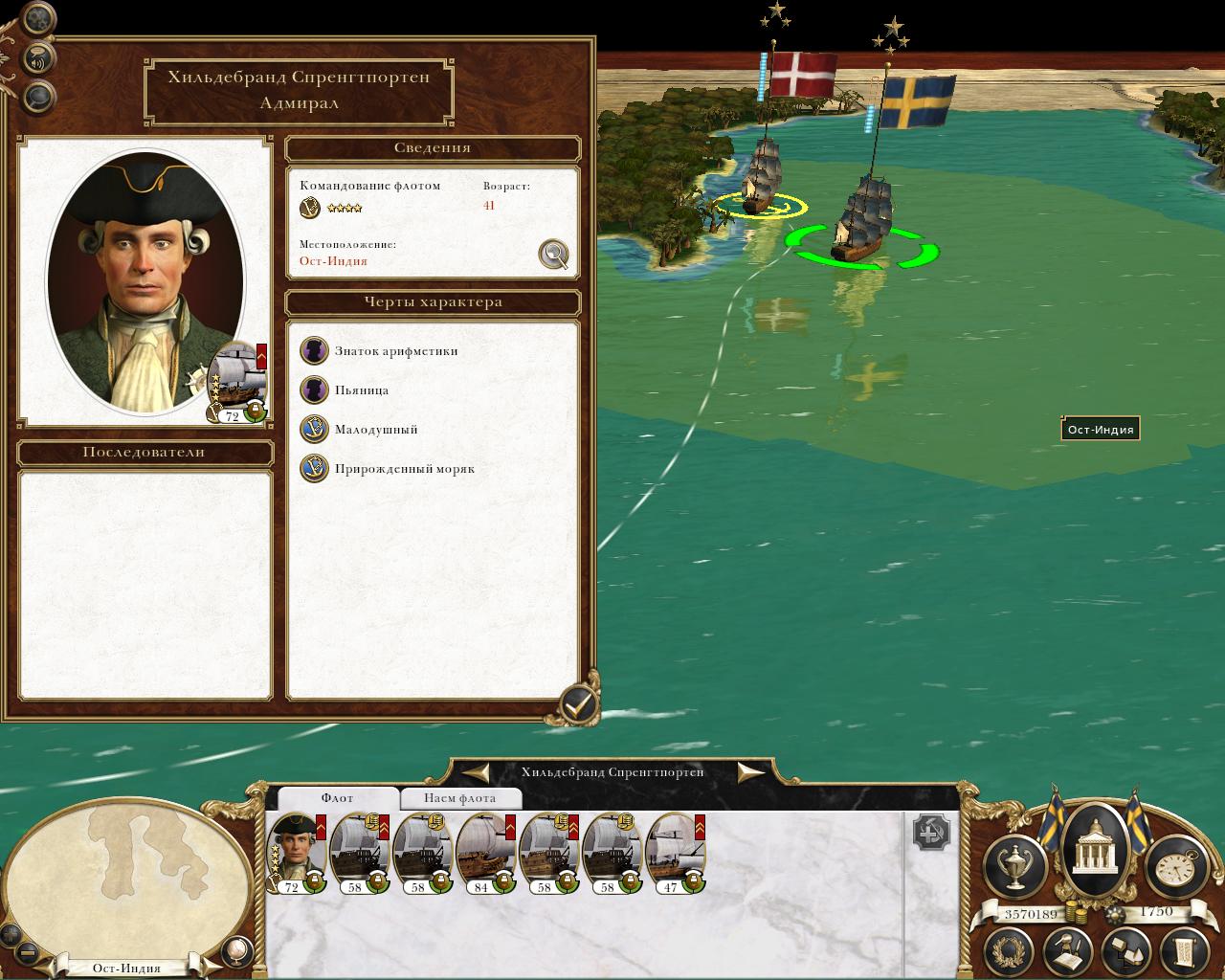The width and height of the screenshot is (1225, 980).
Task: Cycle to the next fleet with right arrow
Action: 750,772
